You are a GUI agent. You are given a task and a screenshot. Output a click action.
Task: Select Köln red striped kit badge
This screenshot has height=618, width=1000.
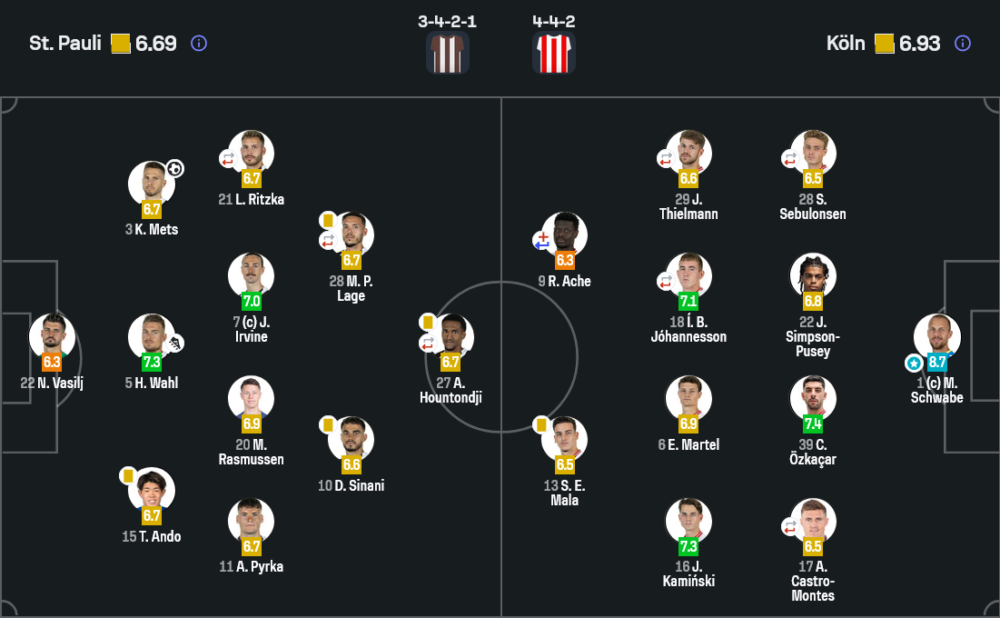point(554,52)
